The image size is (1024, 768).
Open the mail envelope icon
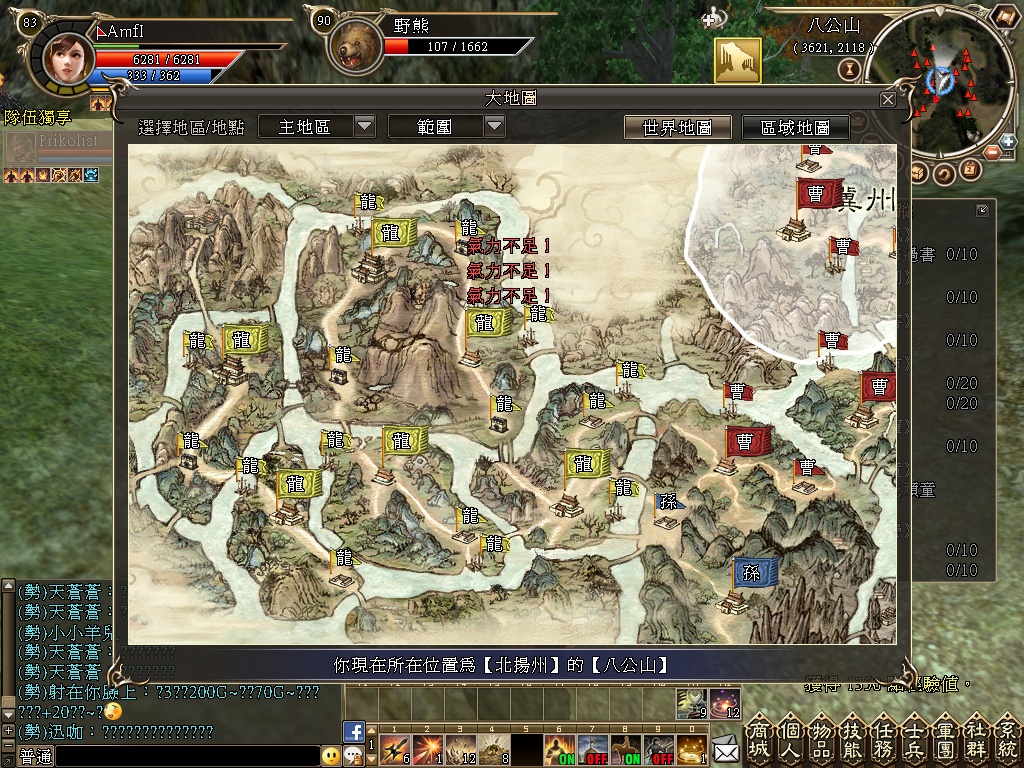pyautogui.click(x=725, y=748)
